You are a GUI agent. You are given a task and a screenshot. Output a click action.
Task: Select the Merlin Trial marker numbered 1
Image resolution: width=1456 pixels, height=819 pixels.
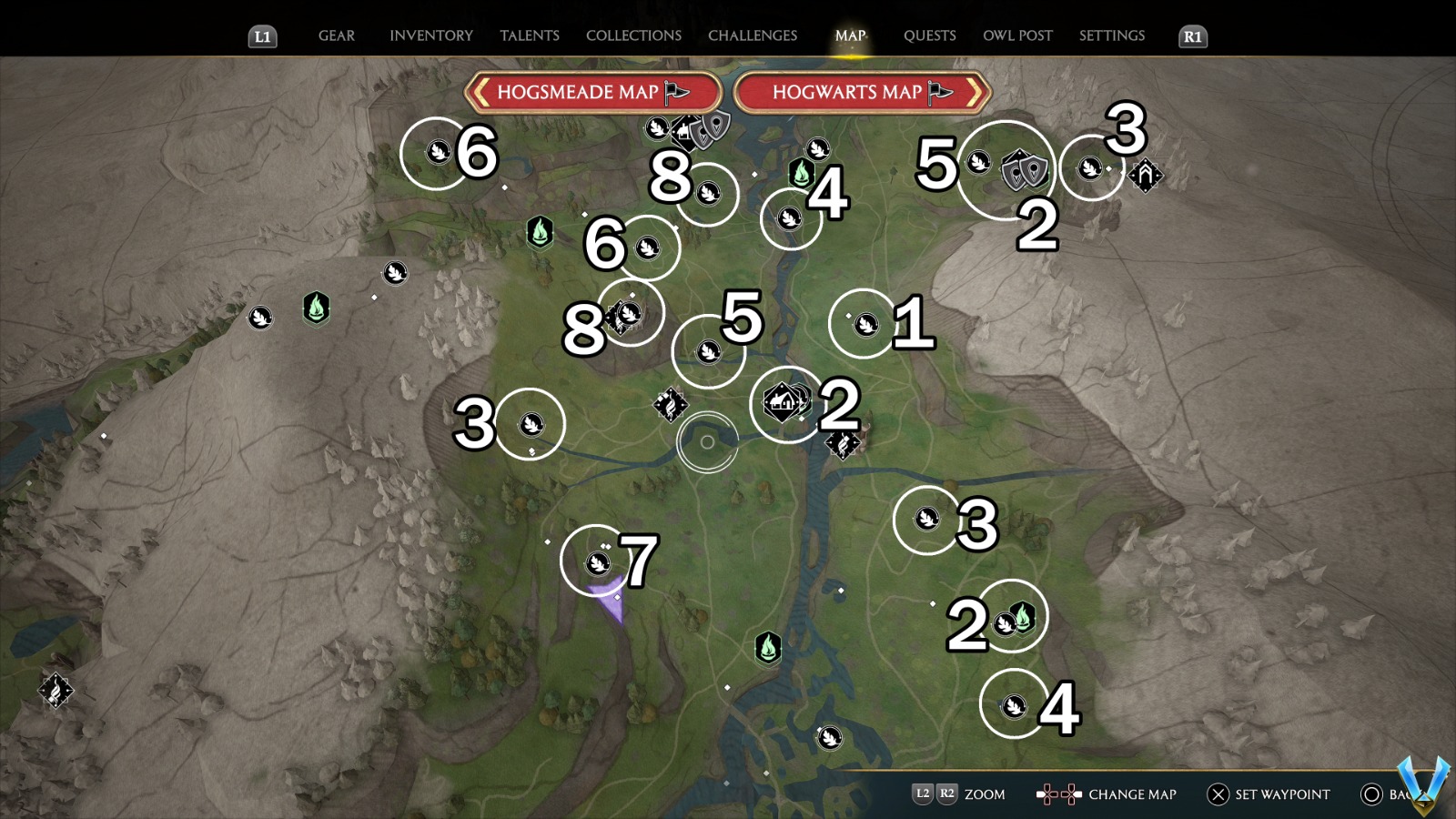tap(864, 322)
